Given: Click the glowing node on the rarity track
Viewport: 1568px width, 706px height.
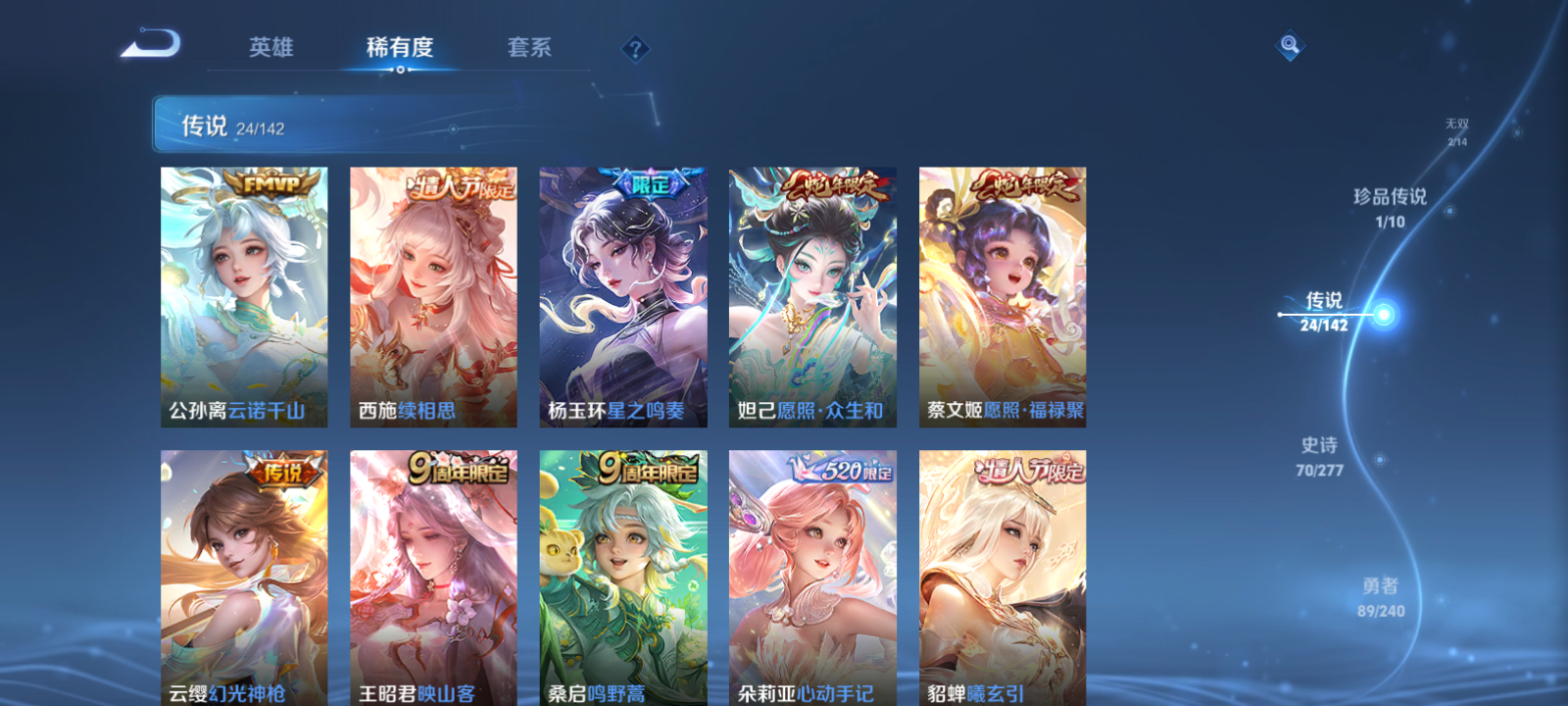Looking at the screenshot, I should [1383, 313].
